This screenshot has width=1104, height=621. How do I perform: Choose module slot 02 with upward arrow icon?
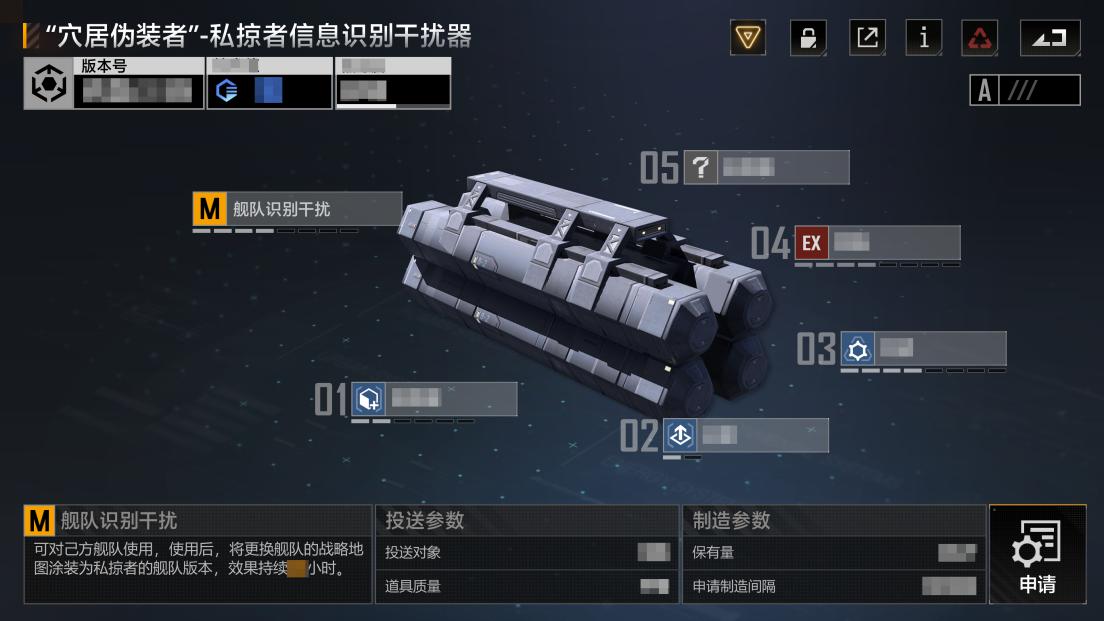click(744, 435)
